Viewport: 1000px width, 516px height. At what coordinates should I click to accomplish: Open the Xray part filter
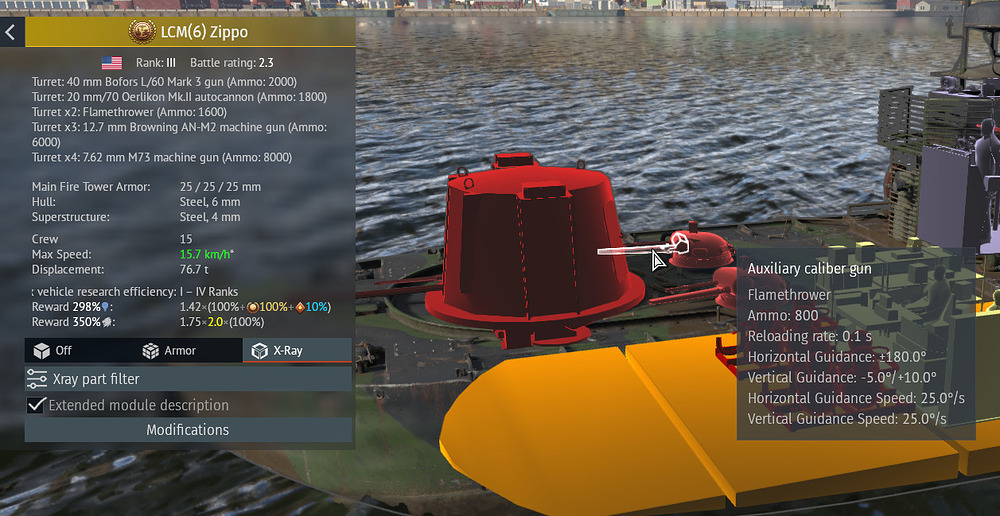[188, 379]
